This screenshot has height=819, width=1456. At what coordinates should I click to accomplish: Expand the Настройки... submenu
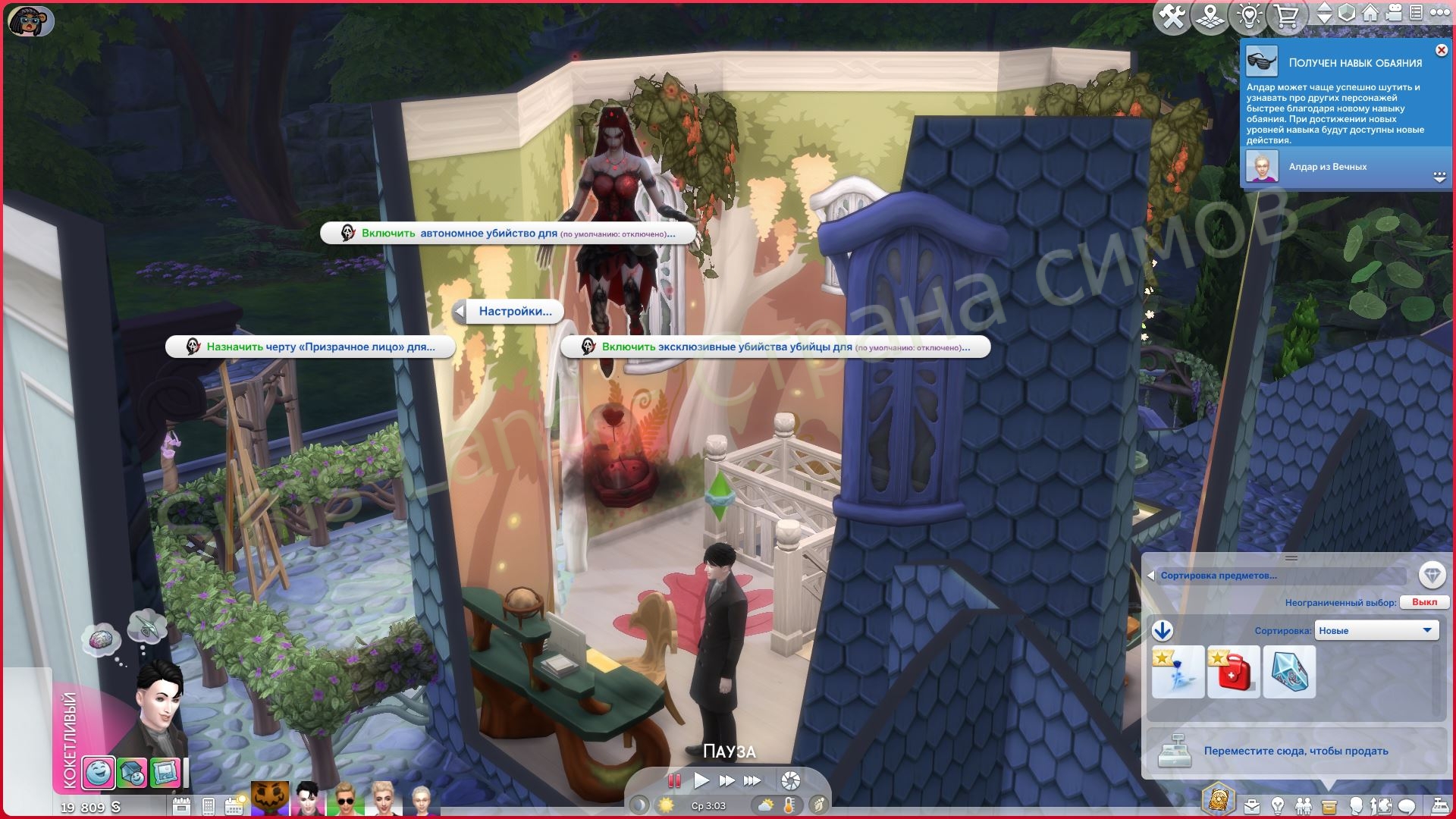pos(514,311)
